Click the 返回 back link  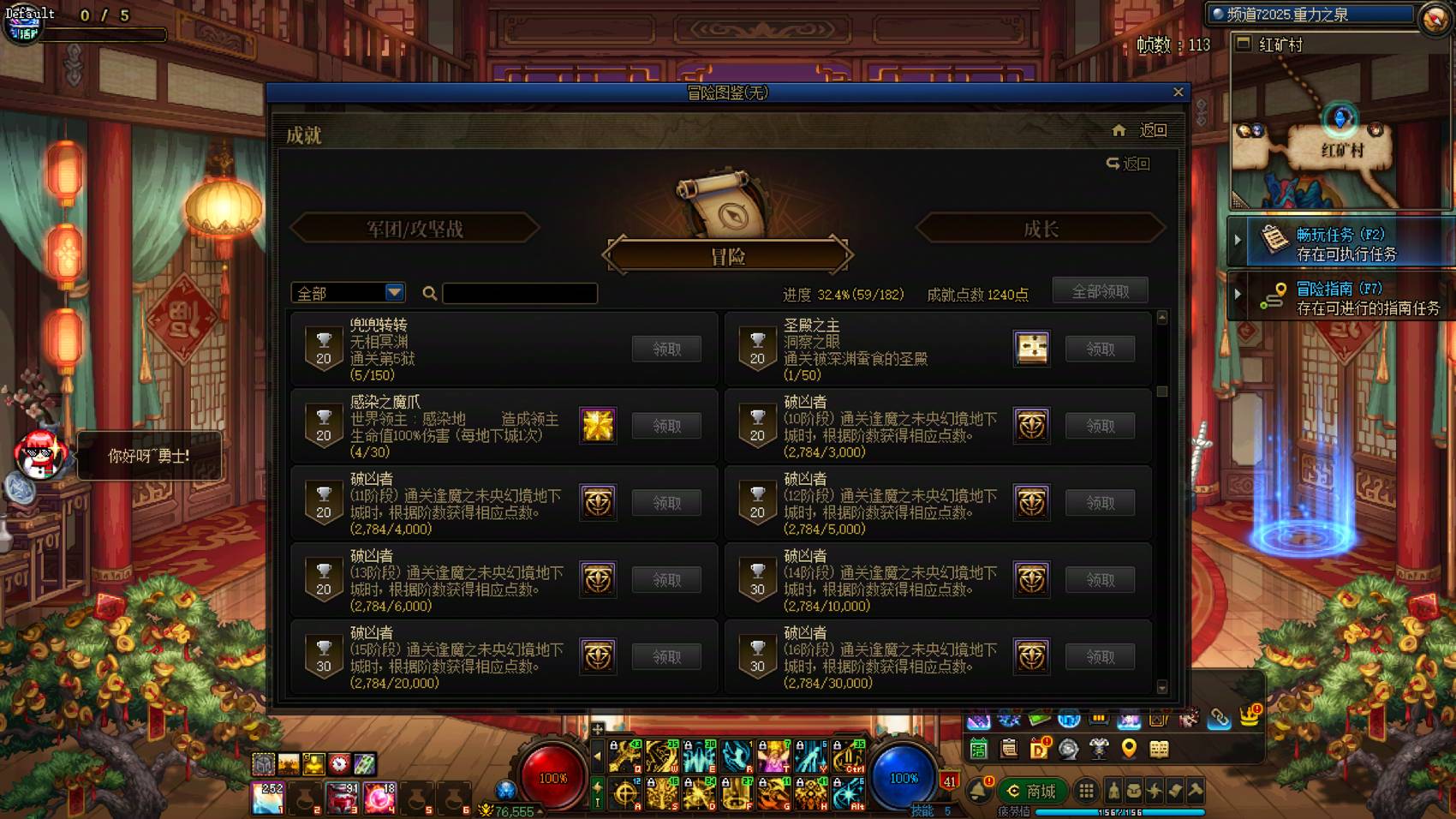click(x=1152, y=131)
